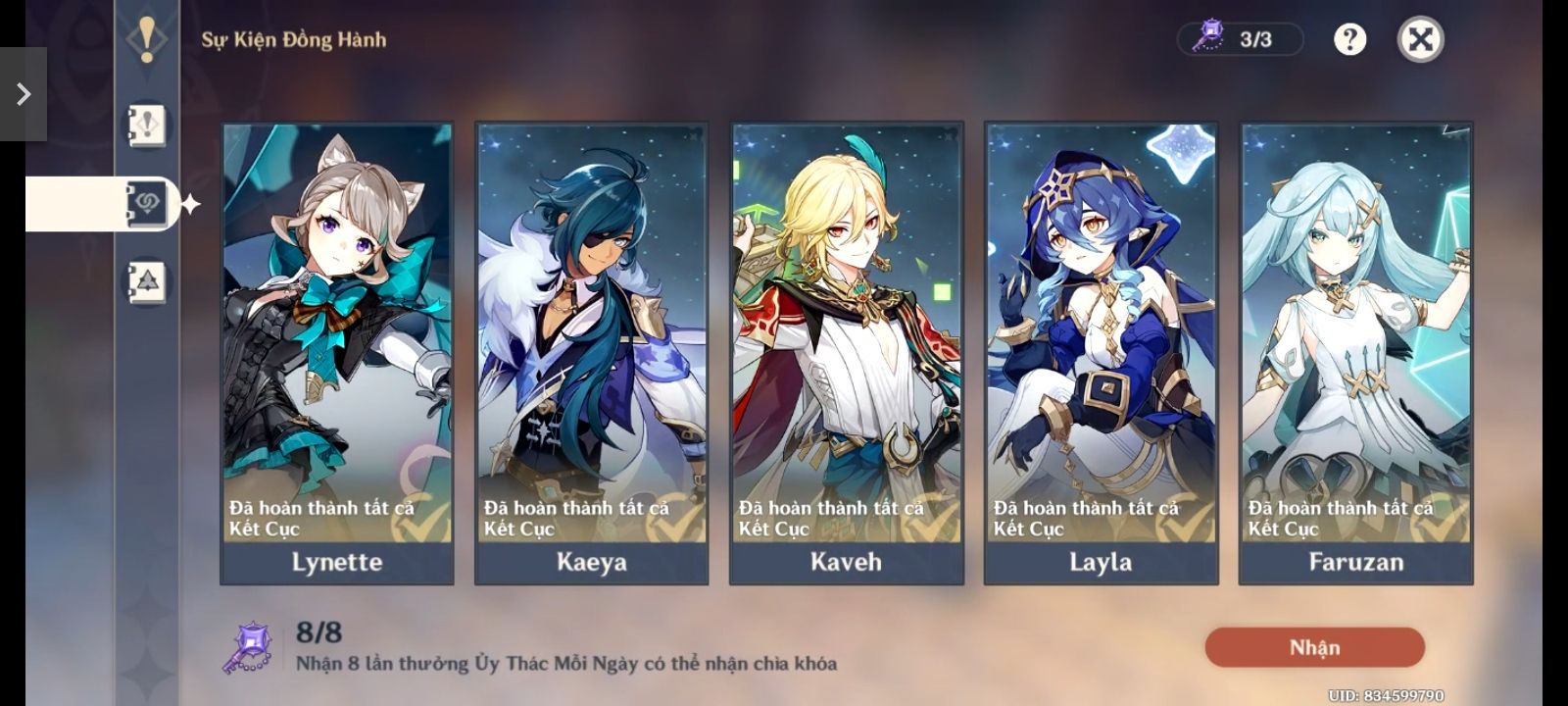Select the highlighted hangout events tab
Screen dimensions: 1568x706
147,204
